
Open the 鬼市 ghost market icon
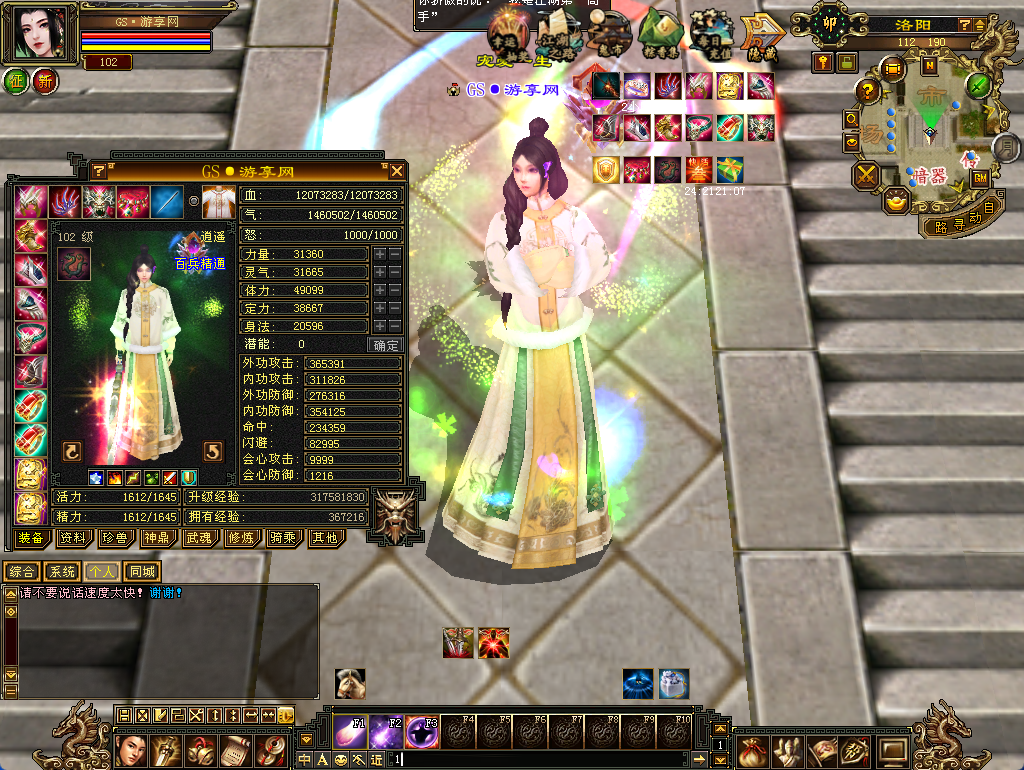pyautogui.click(x=609, y=36)
